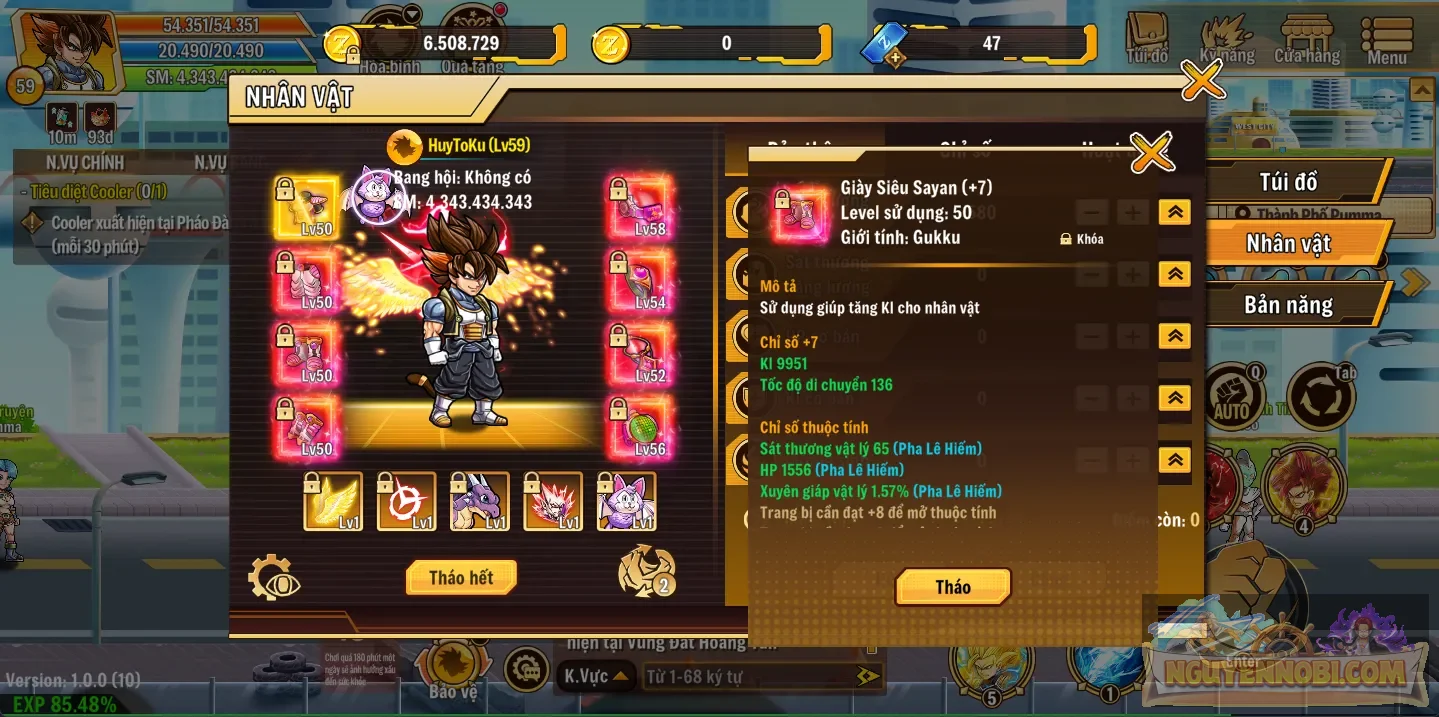Open the K.Vực chat channel dropdown
This screenshot has width=1439, height=717.
595,677
